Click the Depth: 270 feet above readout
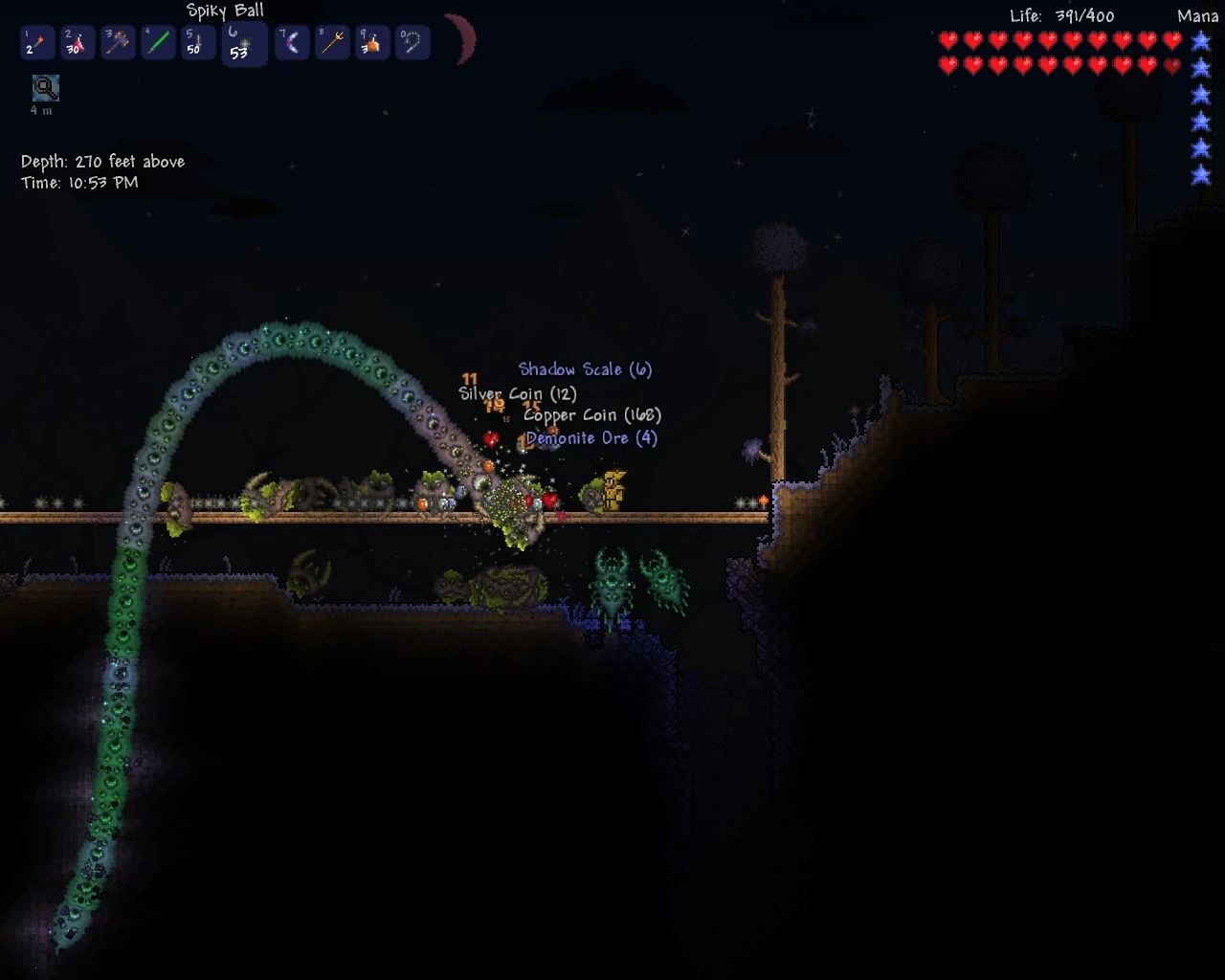Image resolution: width=1225 pixels, height=980 pixels. coord(104,161)
